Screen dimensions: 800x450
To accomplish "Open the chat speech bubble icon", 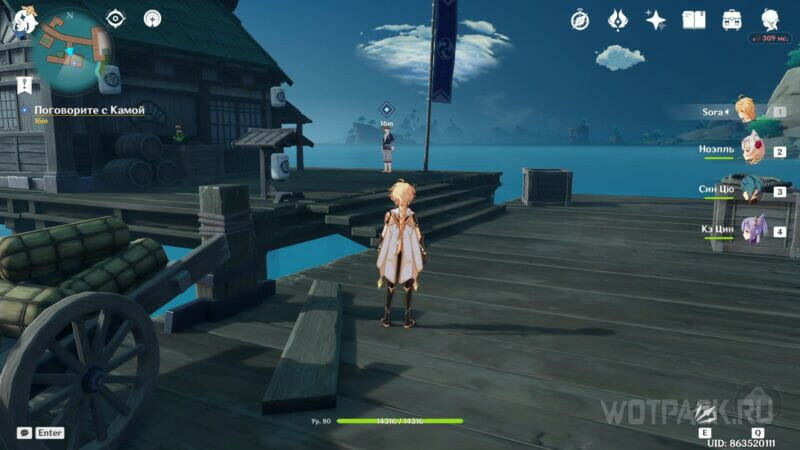I will (24, 433).
